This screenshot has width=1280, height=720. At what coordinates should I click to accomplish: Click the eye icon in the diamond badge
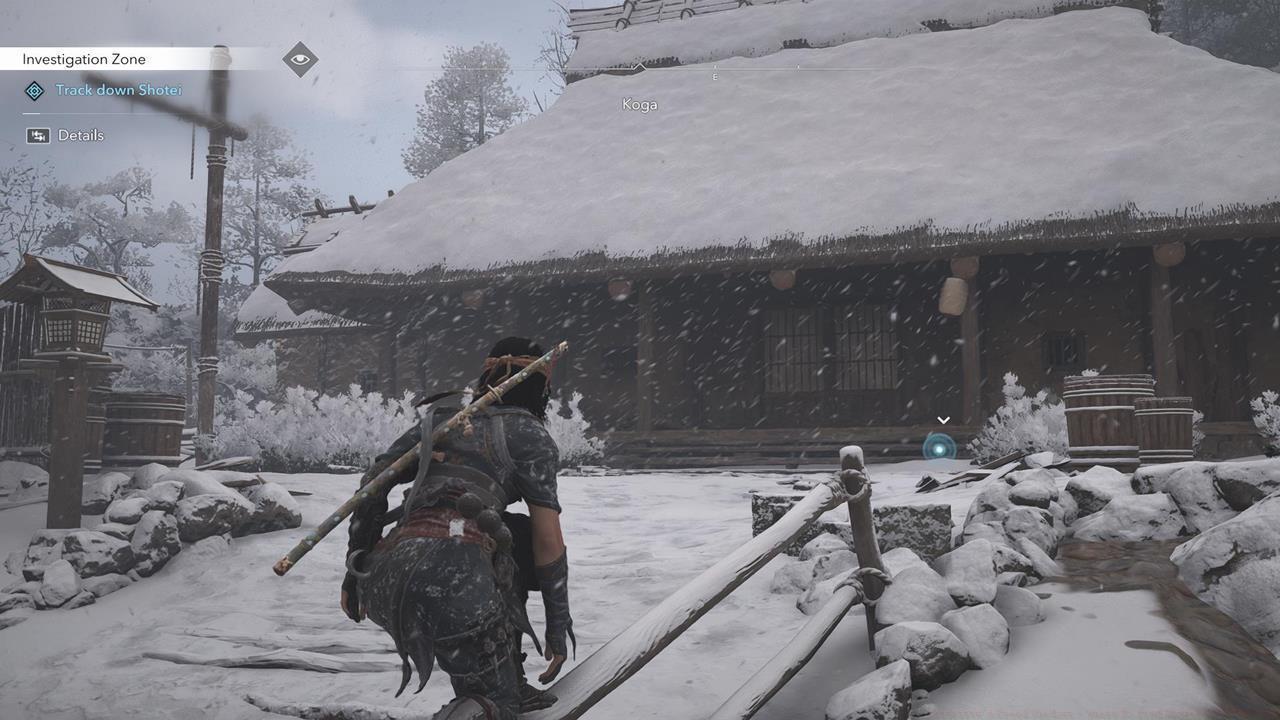[x=300, y=58]
